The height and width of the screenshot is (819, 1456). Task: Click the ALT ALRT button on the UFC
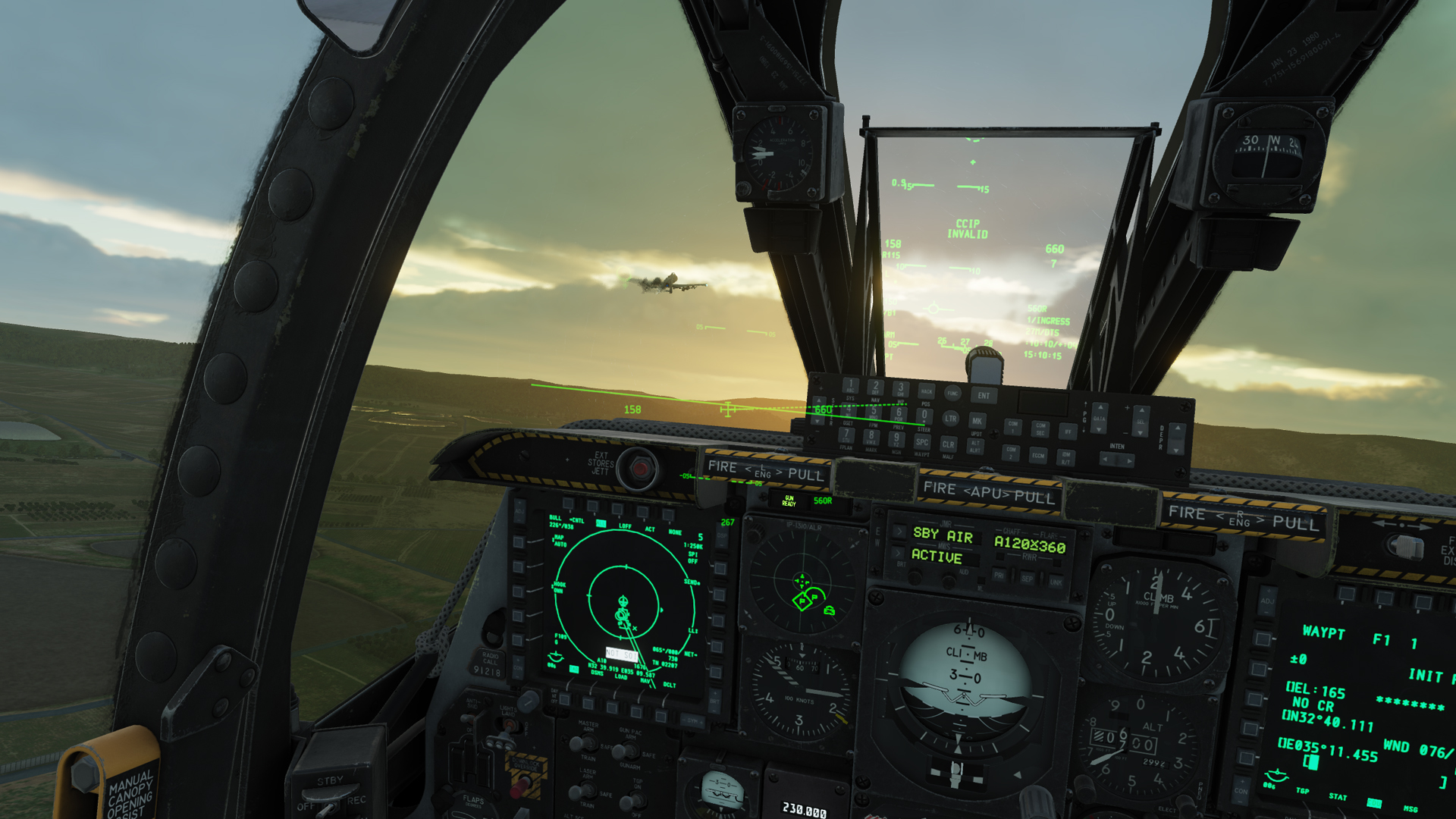pos(975,447)
